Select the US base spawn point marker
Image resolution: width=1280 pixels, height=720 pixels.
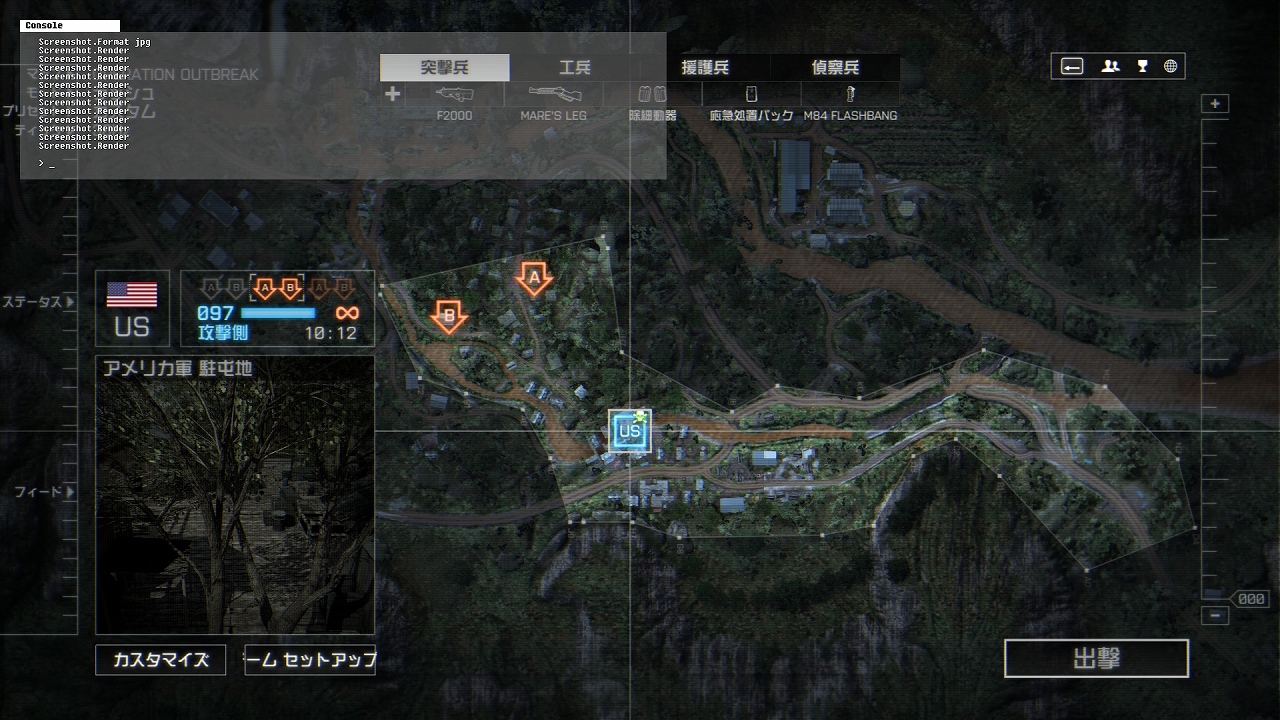pos(630,431)
